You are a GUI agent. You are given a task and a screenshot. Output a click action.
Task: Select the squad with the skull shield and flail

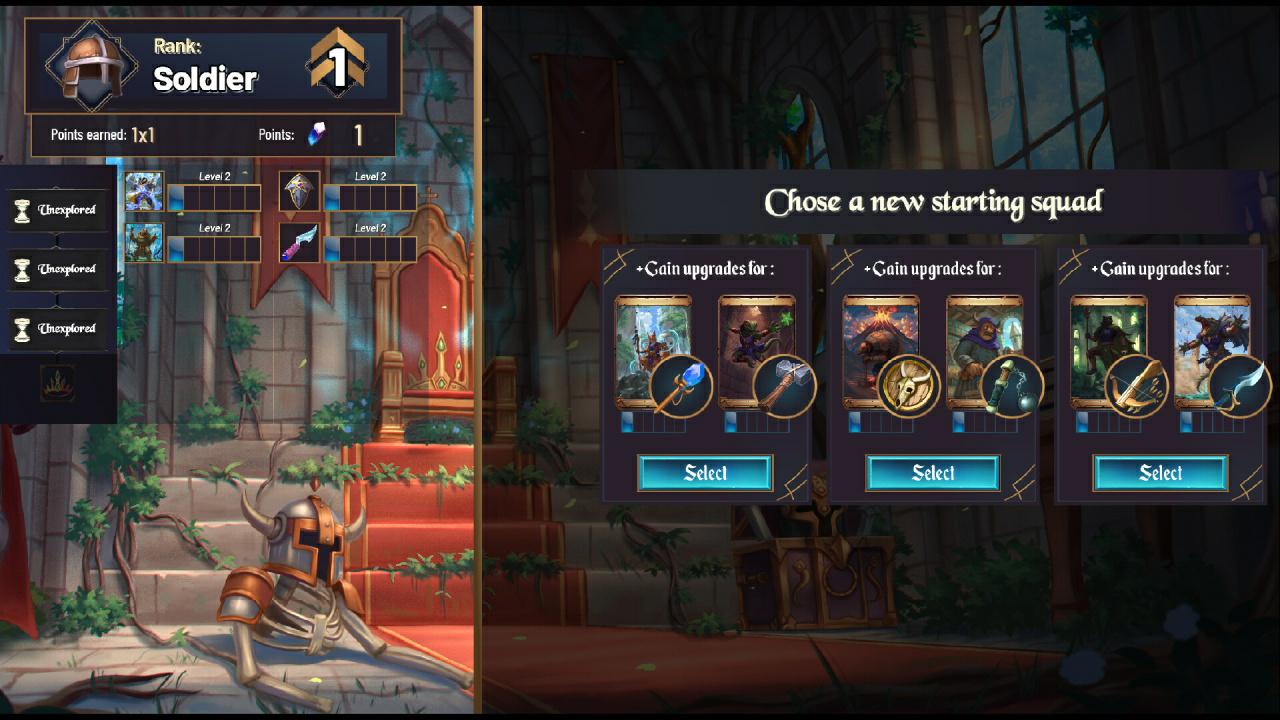[933, 473]
